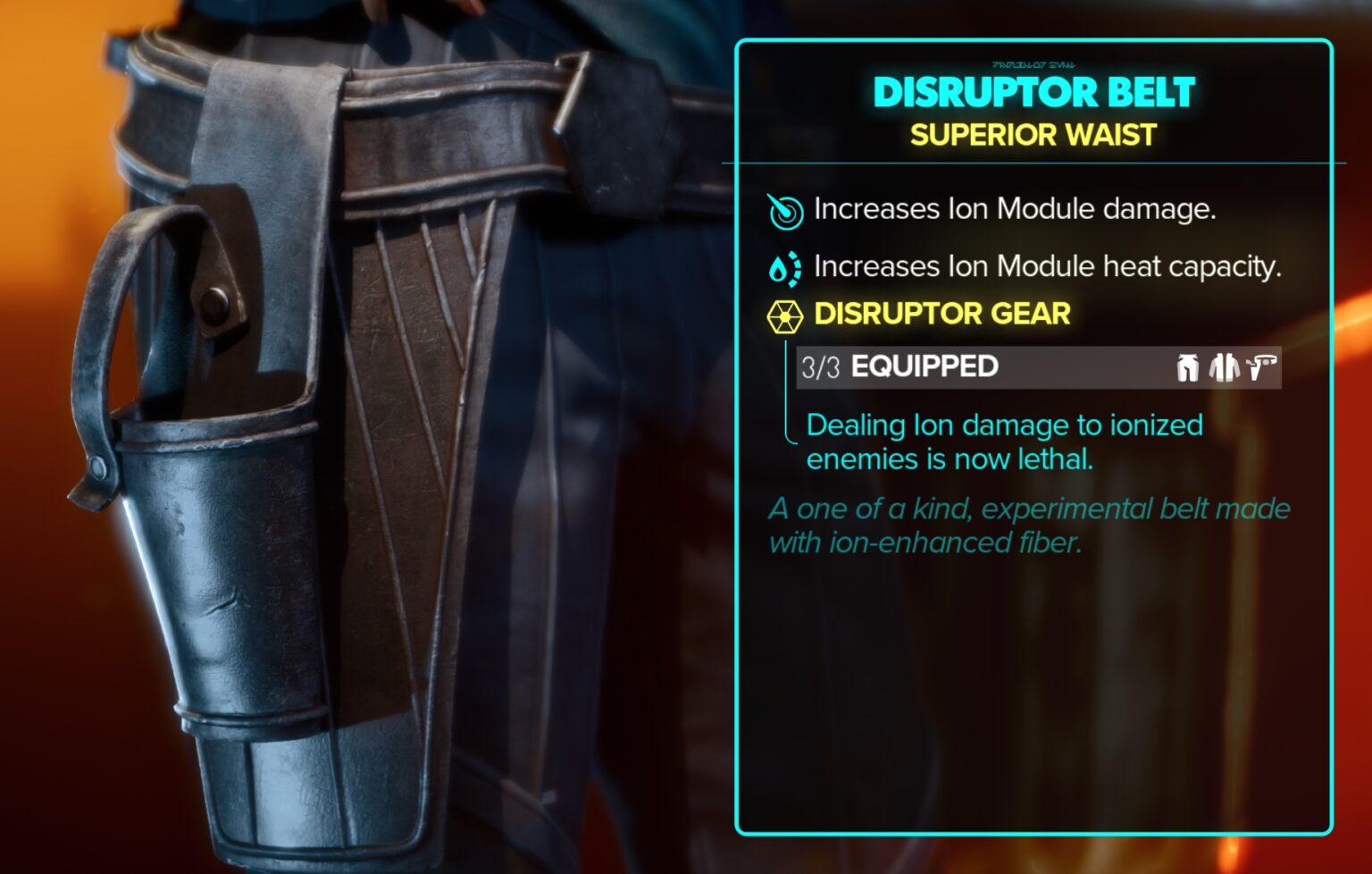Toggle the equipped pants slot indicator
The height and width of the screenshot is (874, 1372).
[x=1186, y=367]
